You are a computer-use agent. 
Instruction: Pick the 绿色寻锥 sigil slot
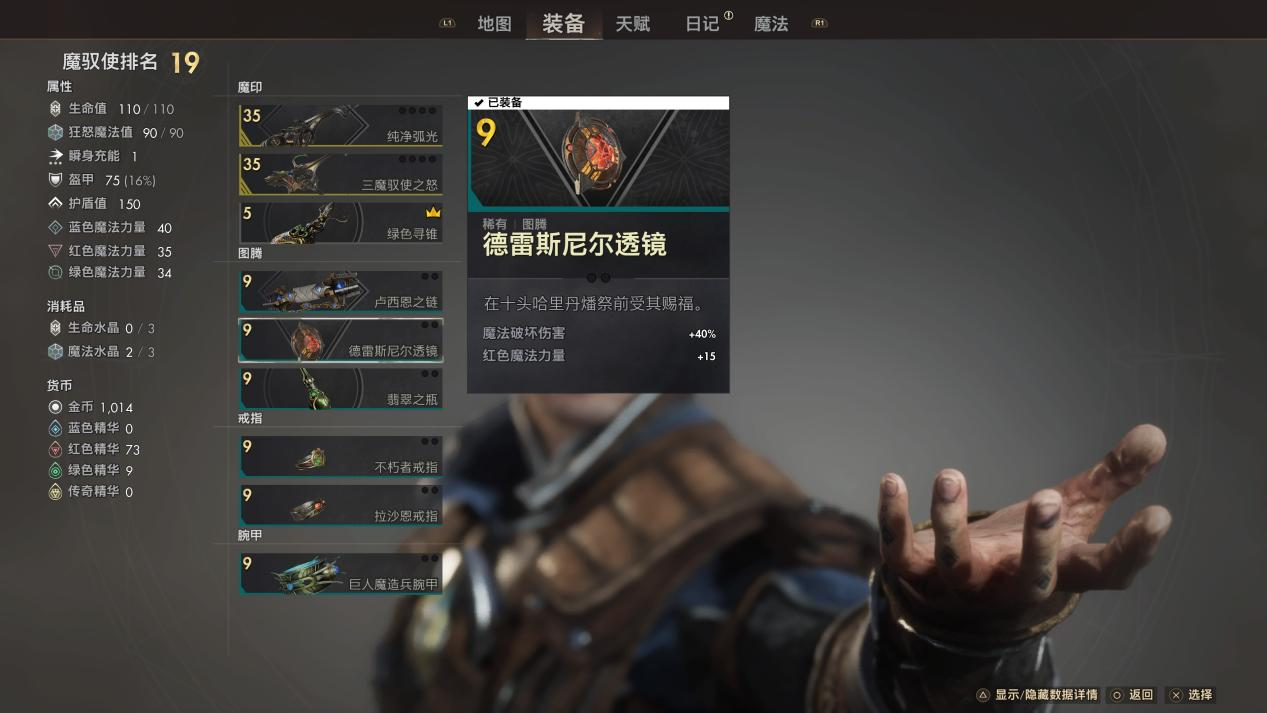[x=340, y=222]
